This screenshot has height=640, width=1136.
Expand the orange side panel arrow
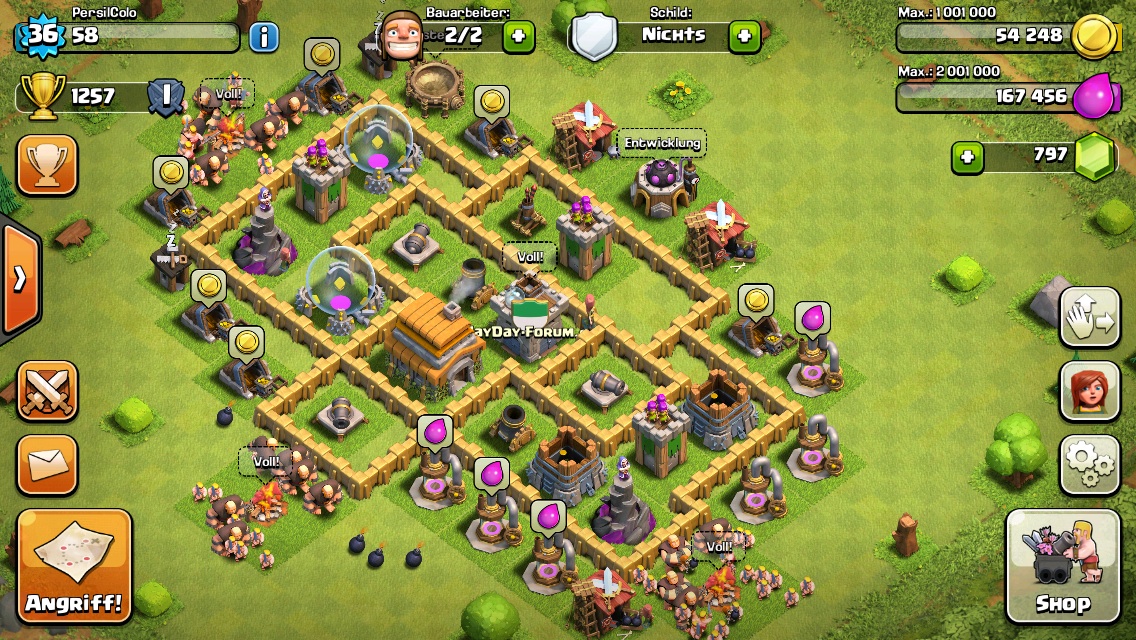(x=19, y=279)
